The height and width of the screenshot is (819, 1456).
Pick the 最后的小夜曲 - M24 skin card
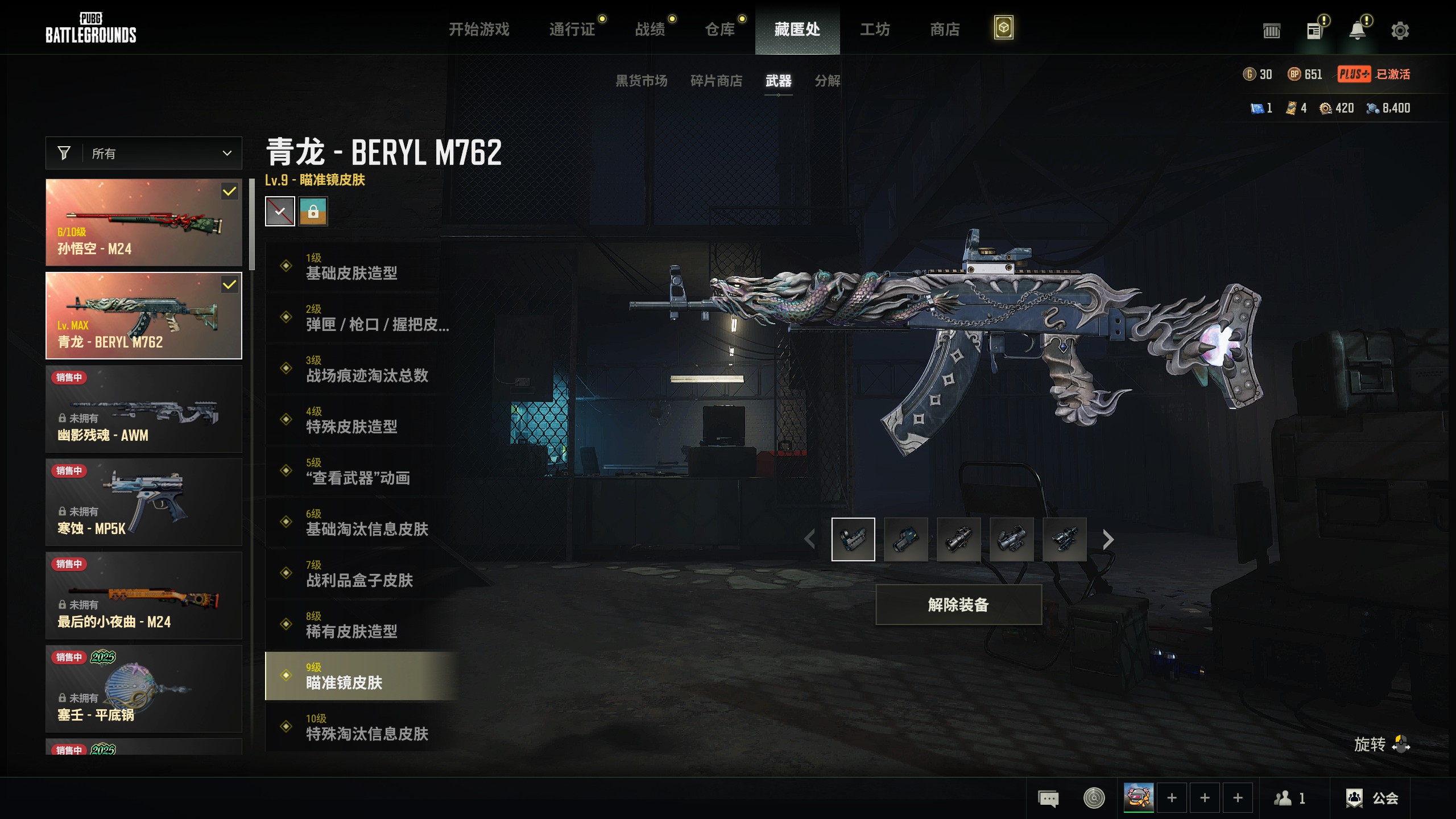pos(144,595)
